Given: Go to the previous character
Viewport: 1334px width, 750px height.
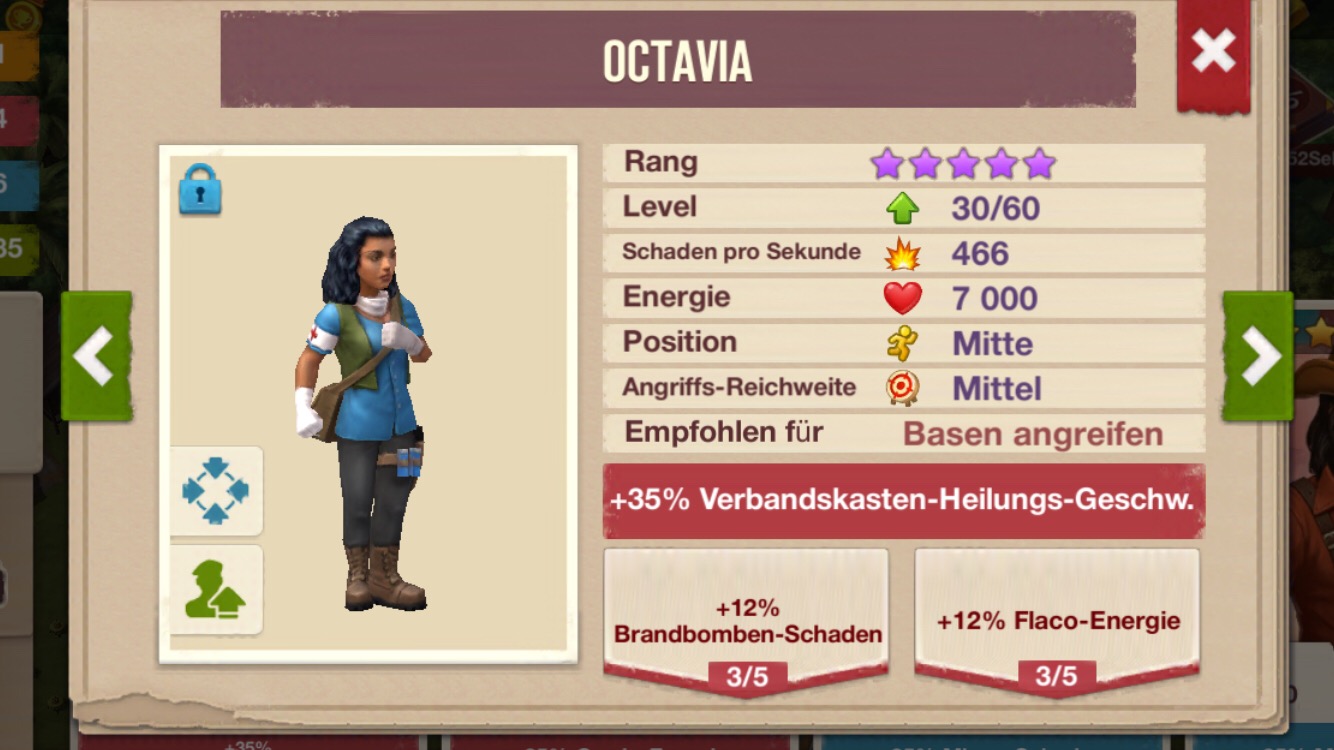Looking at the screenshot, I should 96,356.
